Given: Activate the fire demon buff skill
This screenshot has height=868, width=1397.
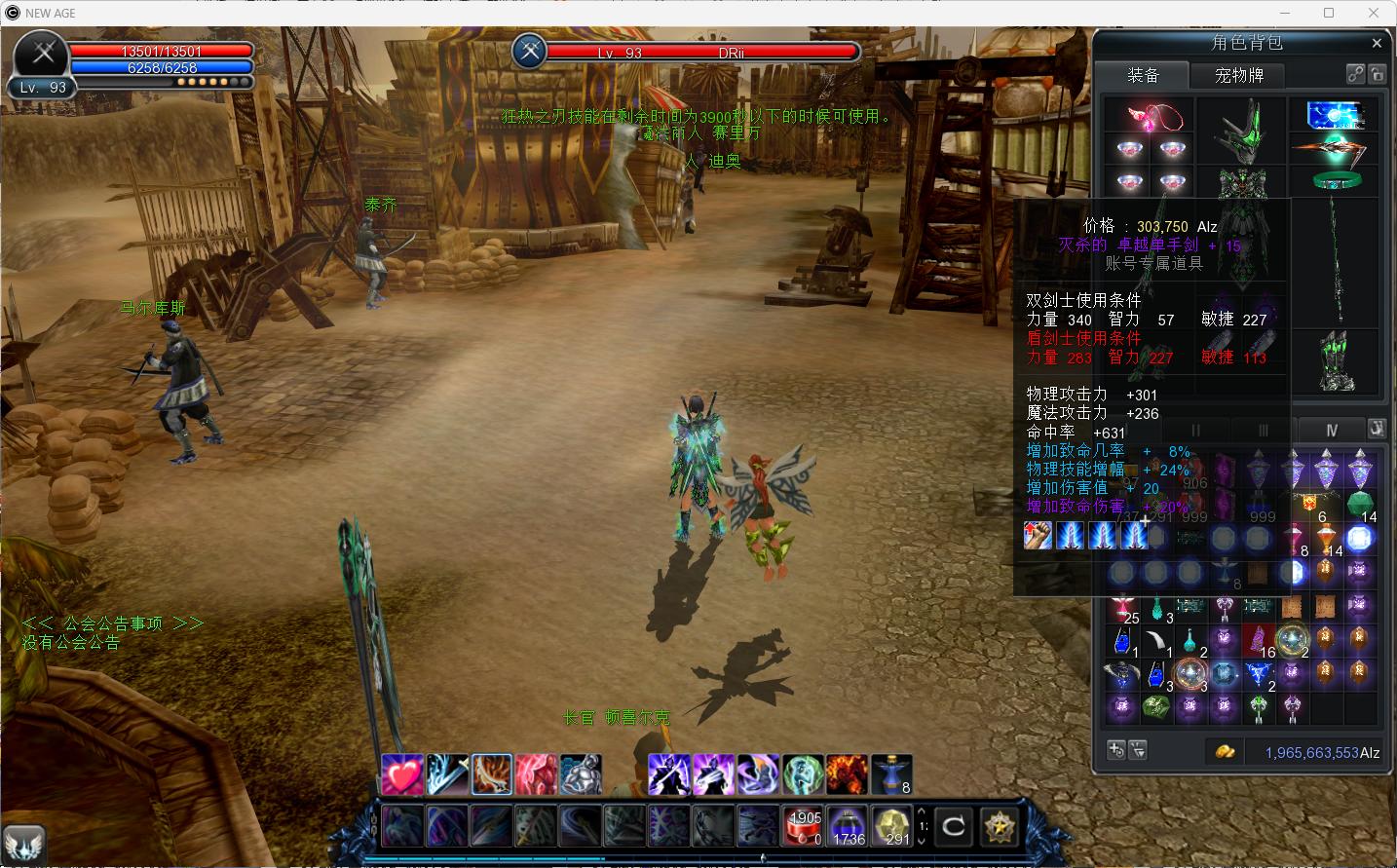Looking at the screenshot, I should 847,774.
